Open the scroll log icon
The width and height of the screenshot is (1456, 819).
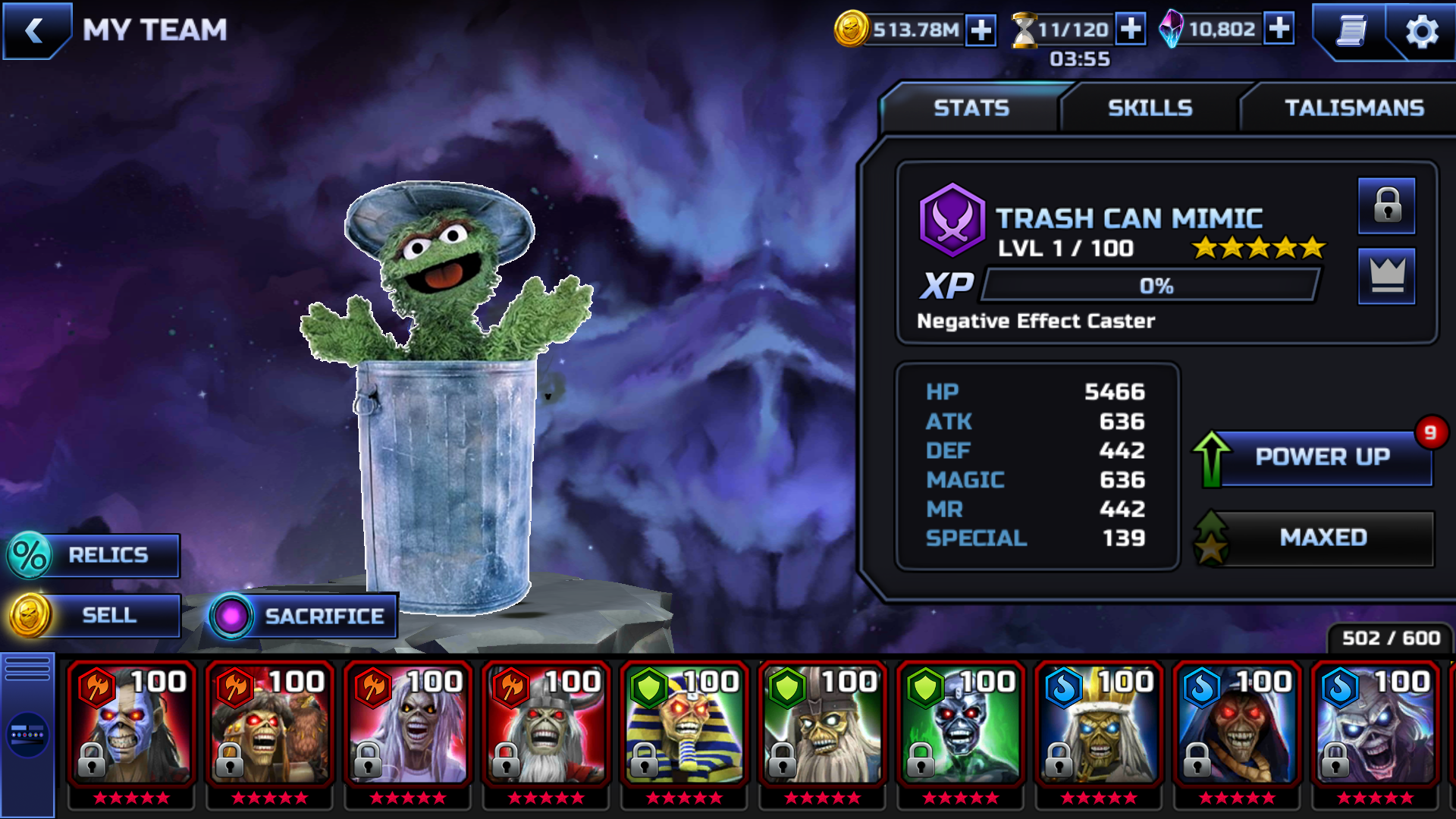(1351, 31)
